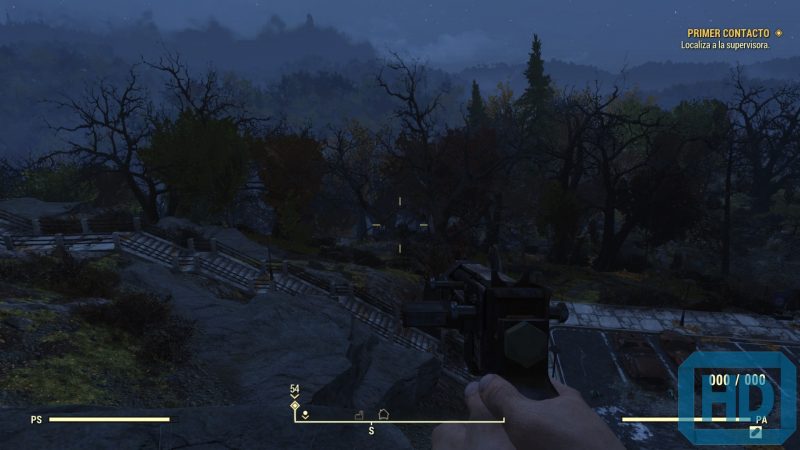
Task: Click the small status icon below PA
Action: pyautogui.click(x=756, y=432)
